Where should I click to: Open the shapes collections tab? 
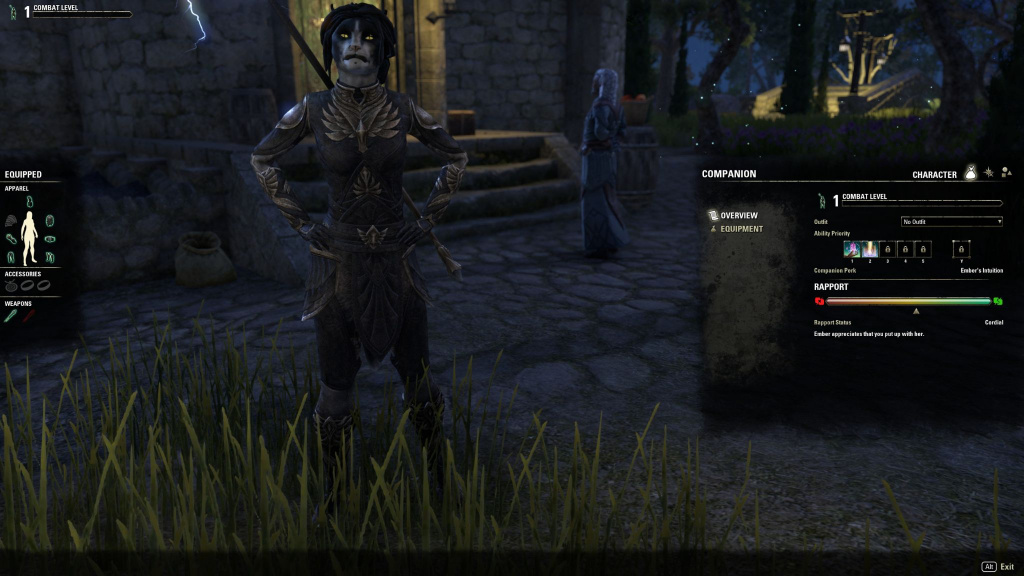pos(1006,173)
